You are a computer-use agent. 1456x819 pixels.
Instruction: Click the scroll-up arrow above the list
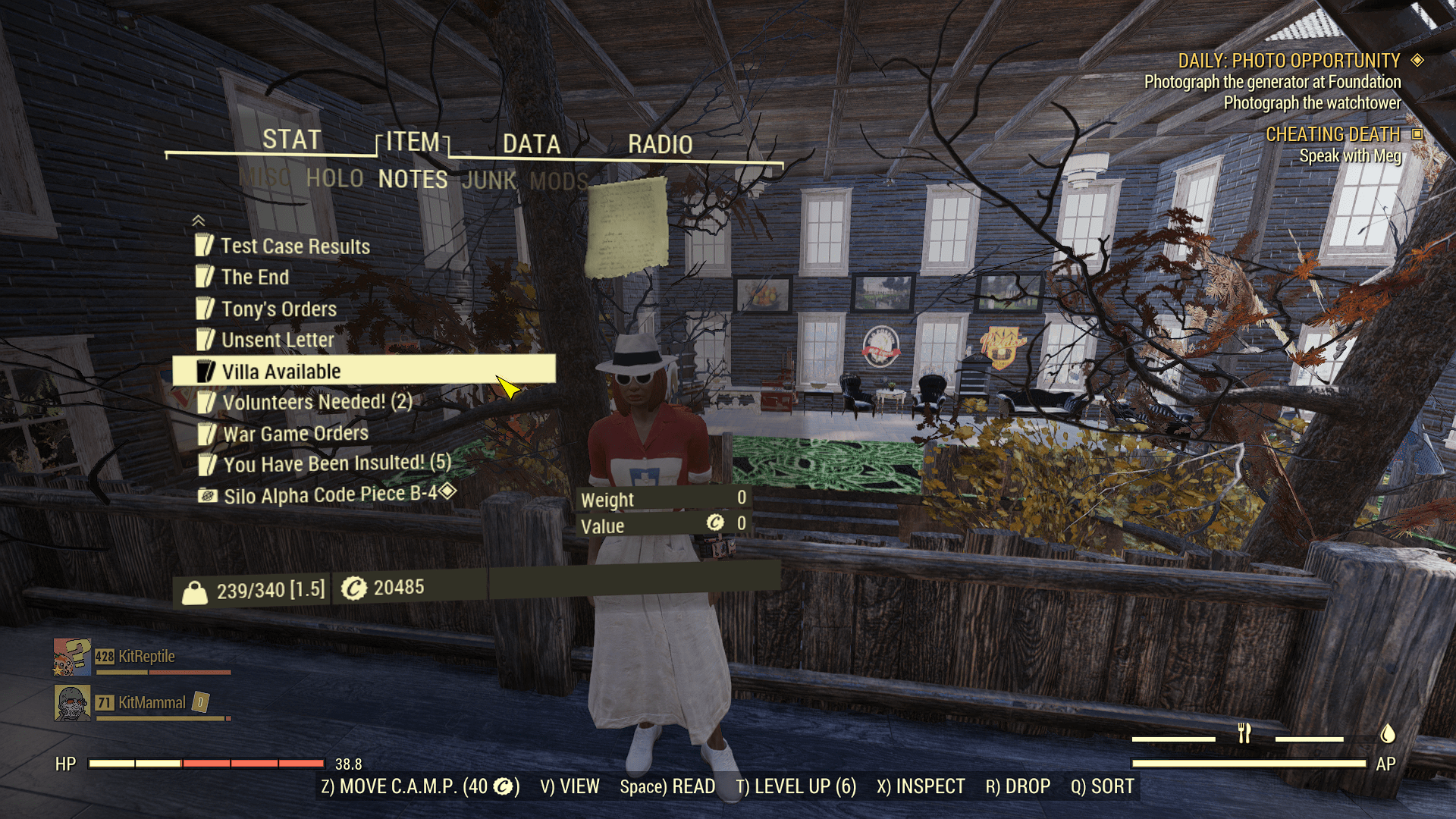(199, 221)
